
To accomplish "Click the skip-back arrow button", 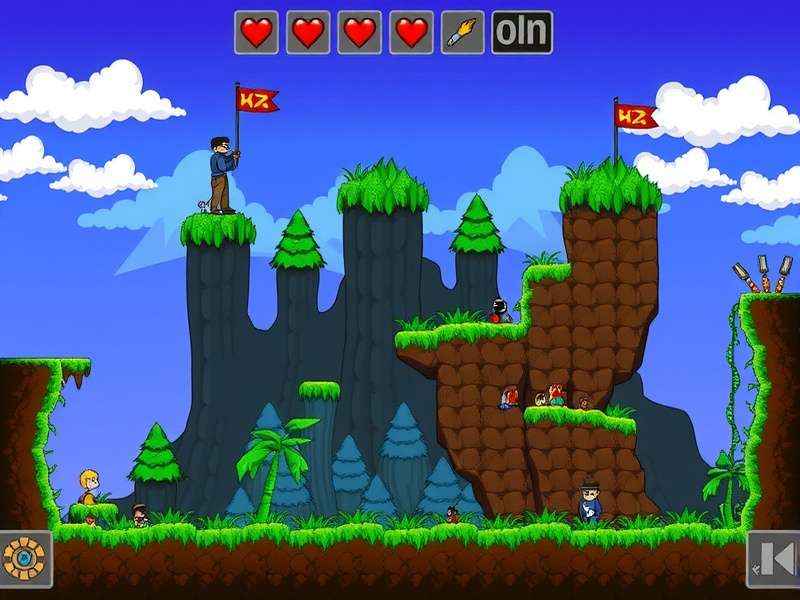I will coord(774,558).
